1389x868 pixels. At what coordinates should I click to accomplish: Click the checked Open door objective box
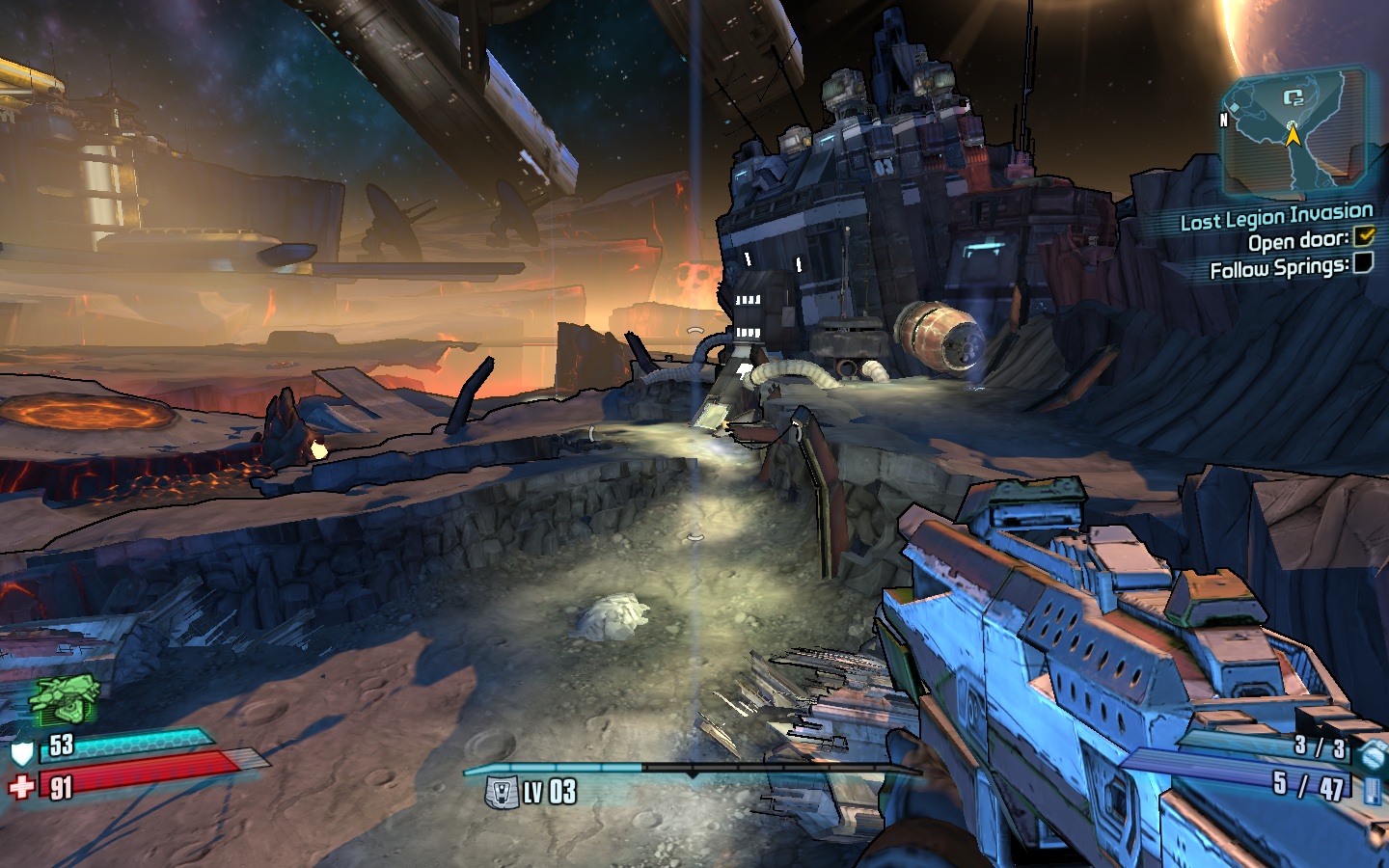click(1364, 236)
